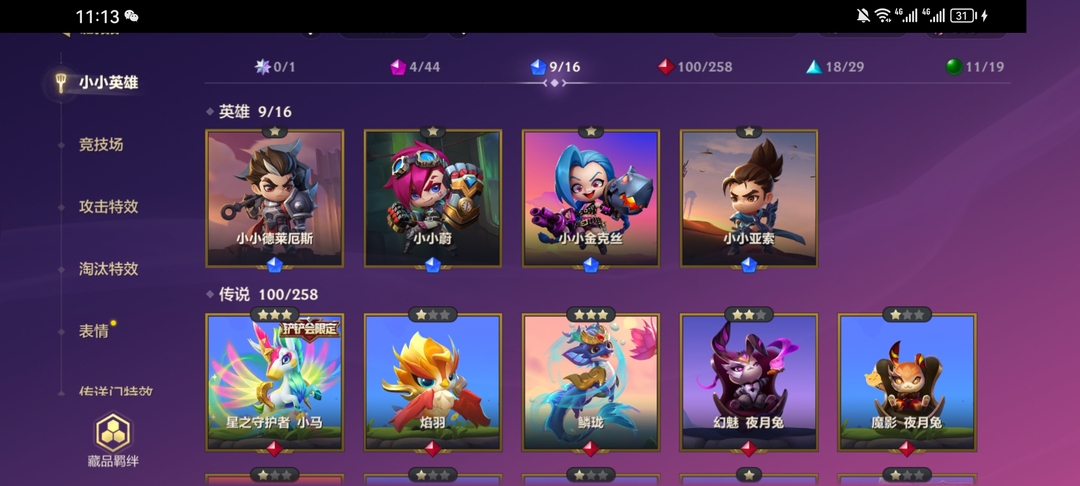The width and height of the screenshot is (1080, 486).
Task: Select the 焰羽 legend card
Action: click(433, 382)
